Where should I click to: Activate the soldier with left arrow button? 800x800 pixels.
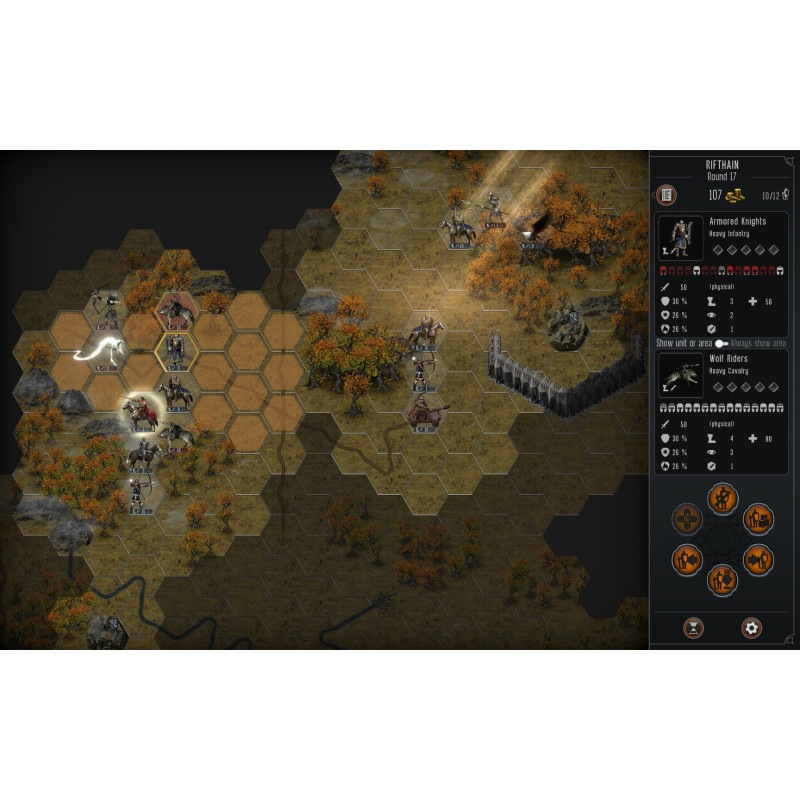point(687,558)
